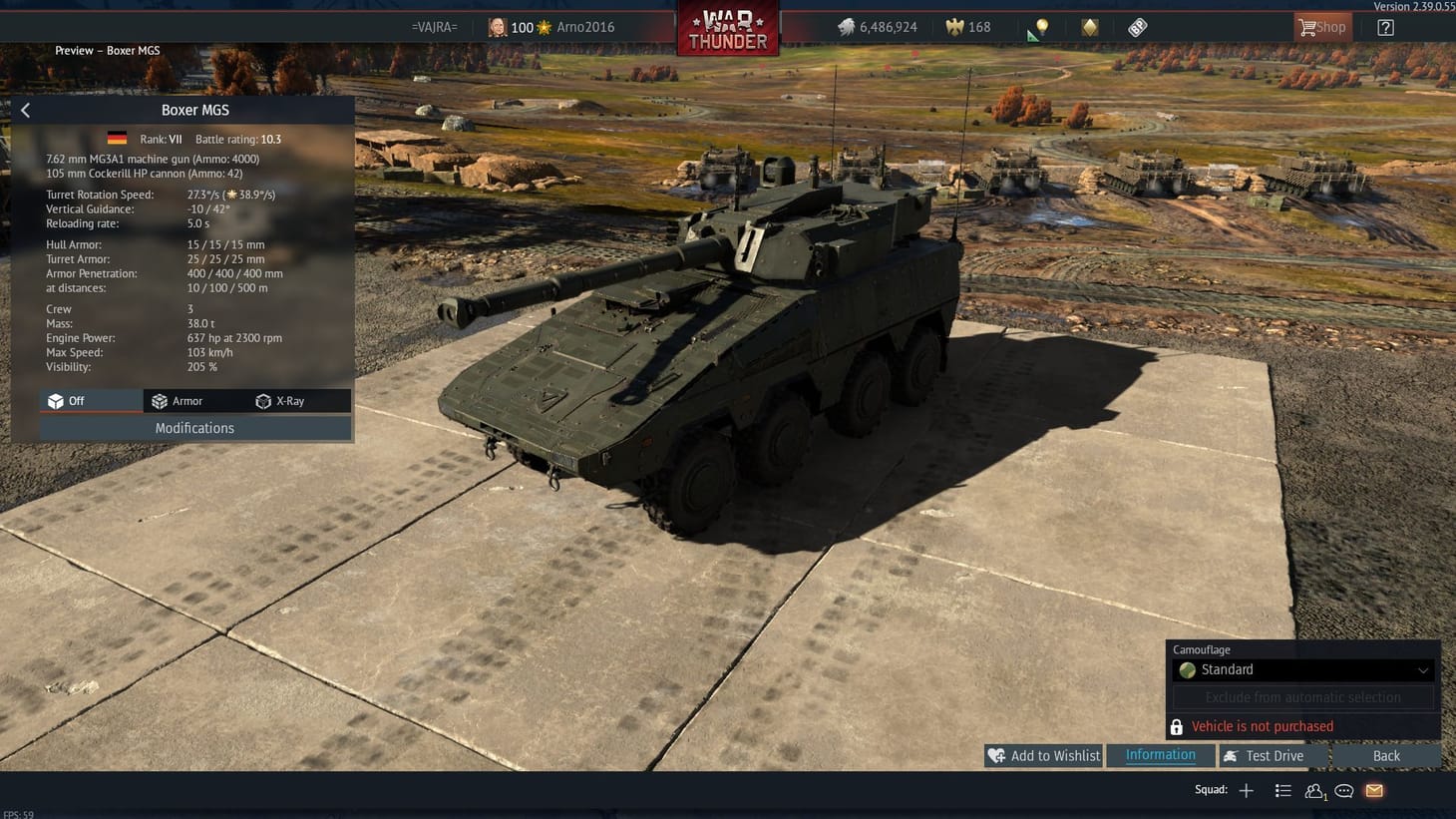The width and height of the screenshot is (1456, 819).
Task: Switch to the Information tab
Action: point(1160,755)
